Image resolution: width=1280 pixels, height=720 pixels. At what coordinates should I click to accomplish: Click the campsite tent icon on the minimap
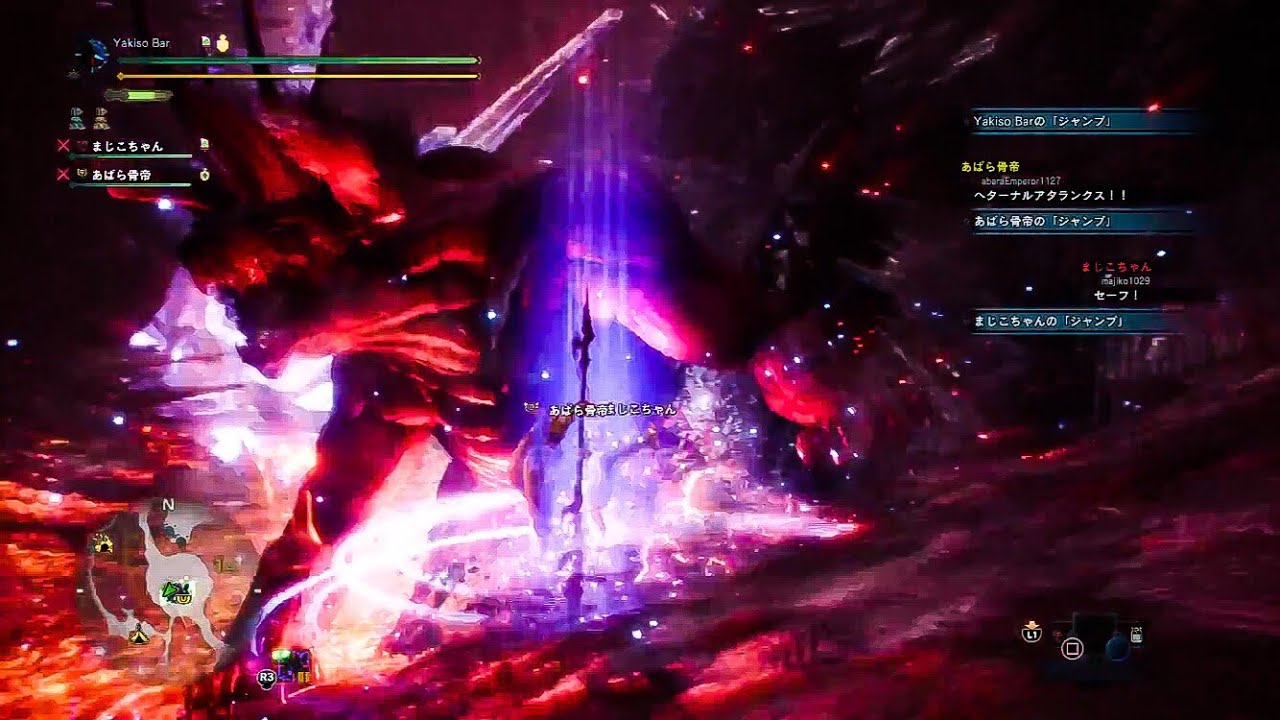click(139, 636)
